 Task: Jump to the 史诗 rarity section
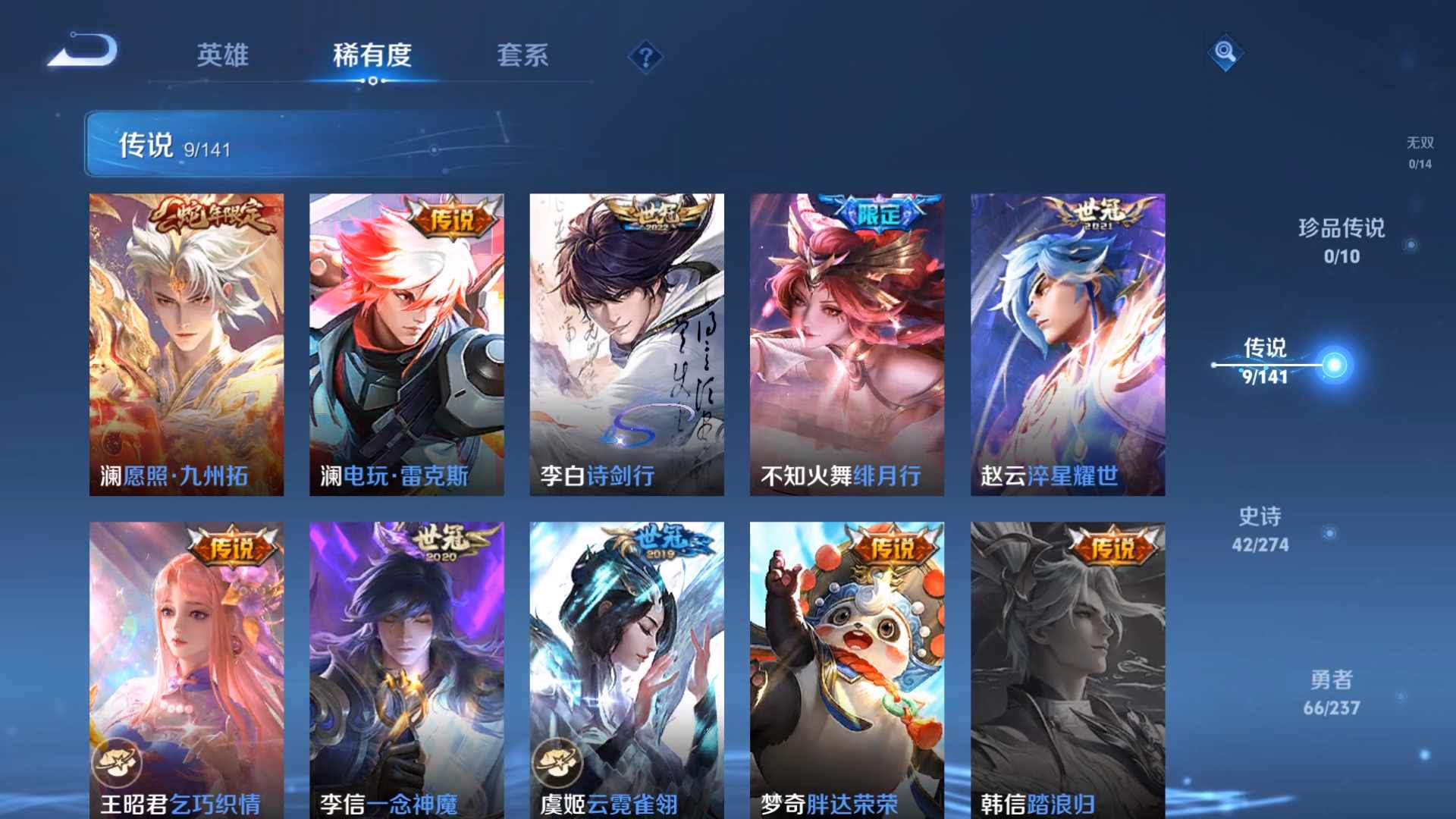click(1260, 529)
